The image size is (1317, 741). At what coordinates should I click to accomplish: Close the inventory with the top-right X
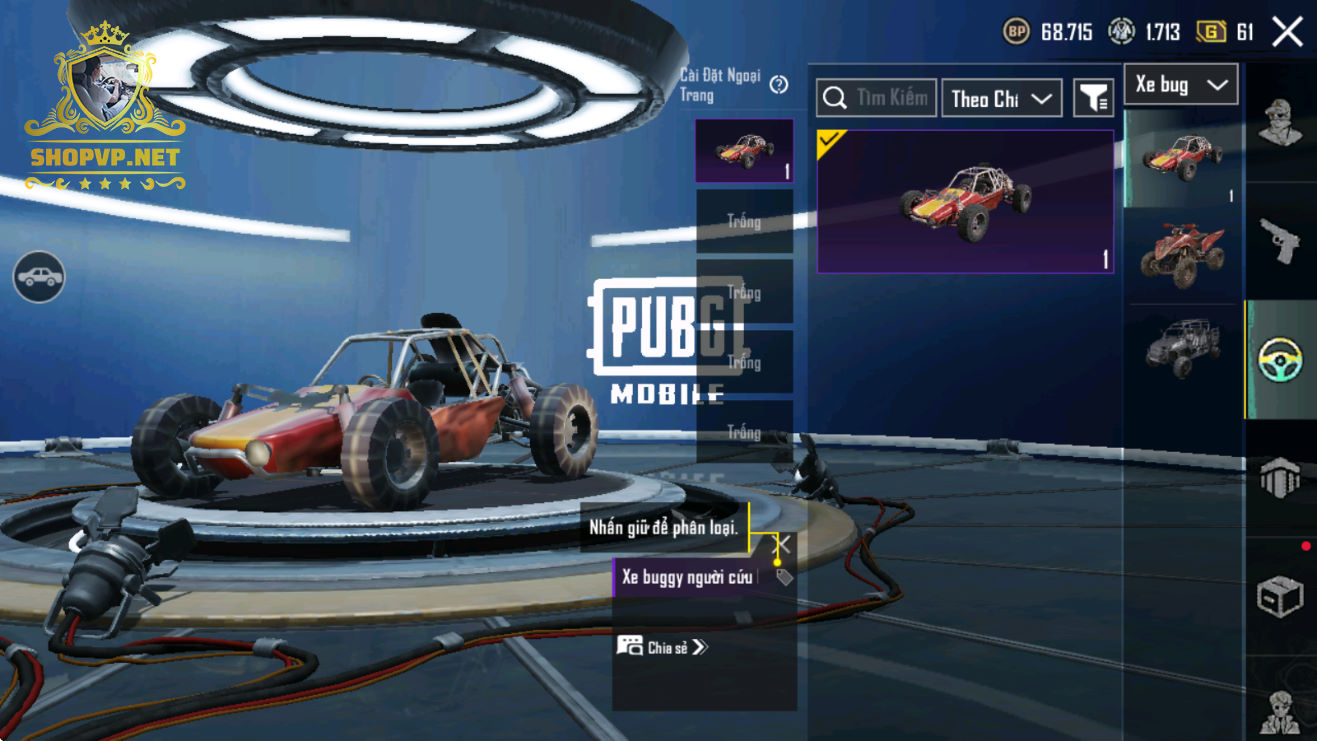[1287, 32]
